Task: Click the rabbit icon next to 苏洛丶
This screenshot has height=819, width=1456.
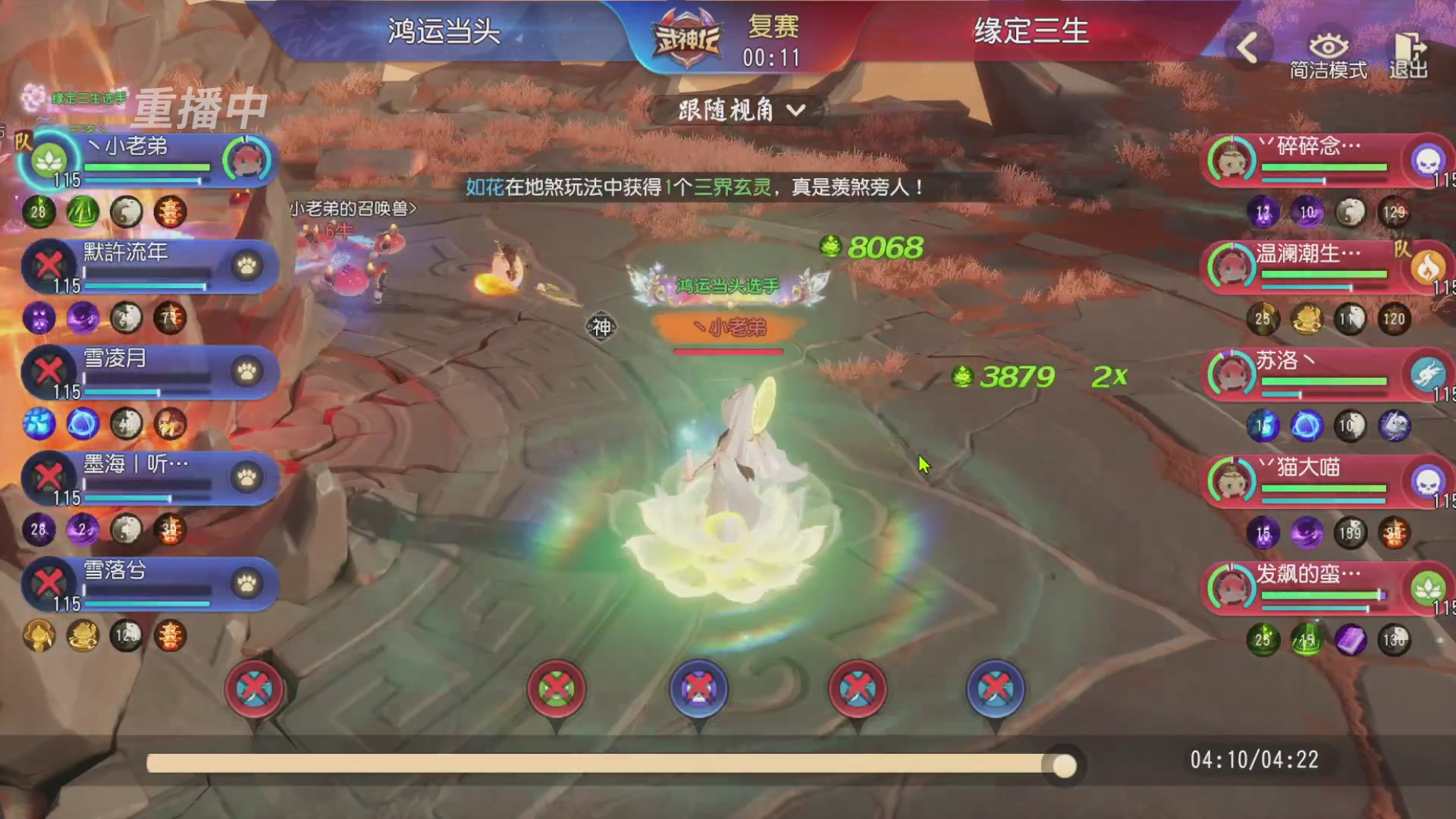Action: pyautogui.click(x=1429, y=372)
